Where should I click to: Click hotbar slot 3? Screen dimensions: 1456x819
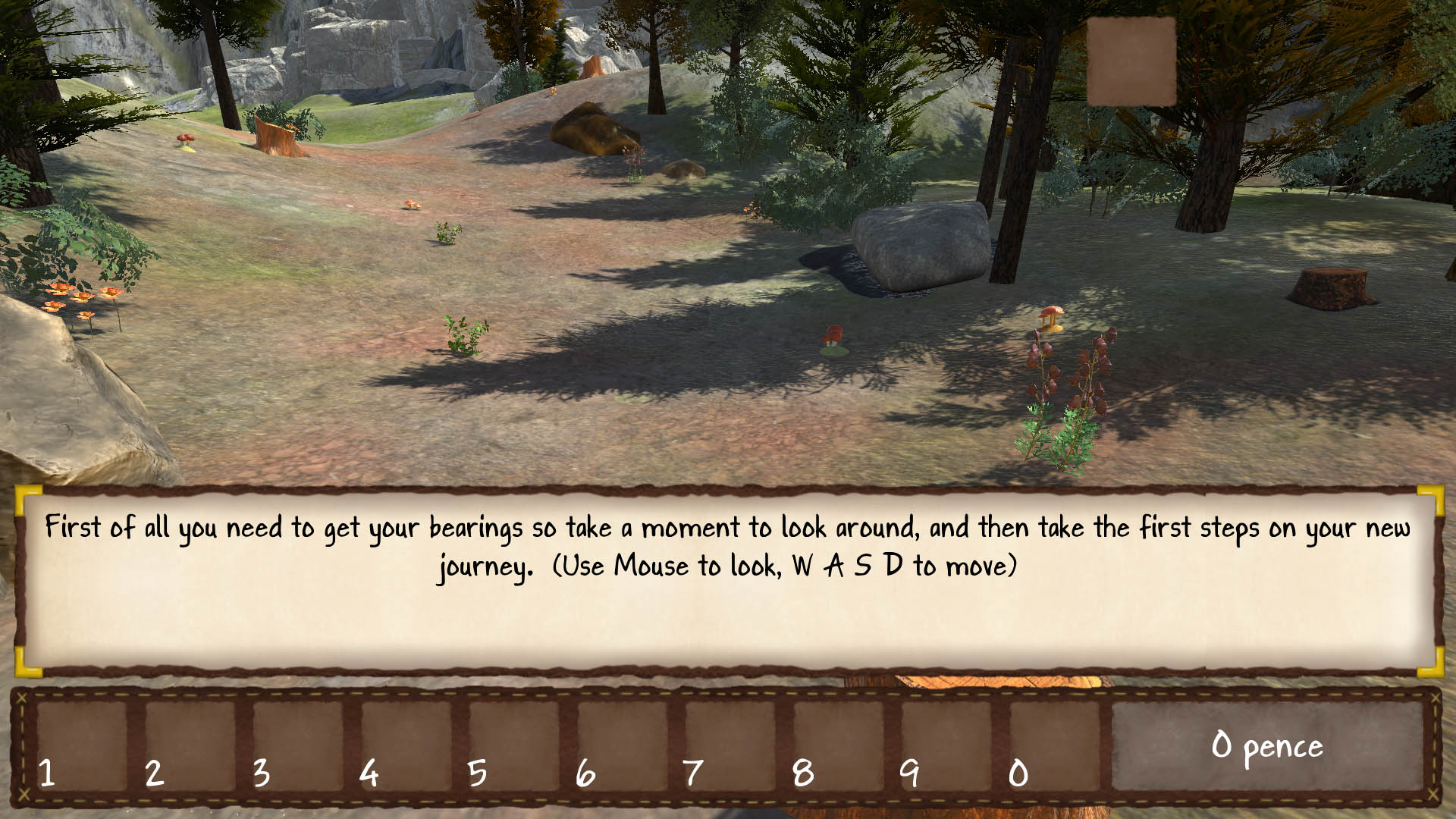click(x=297, y=746)
